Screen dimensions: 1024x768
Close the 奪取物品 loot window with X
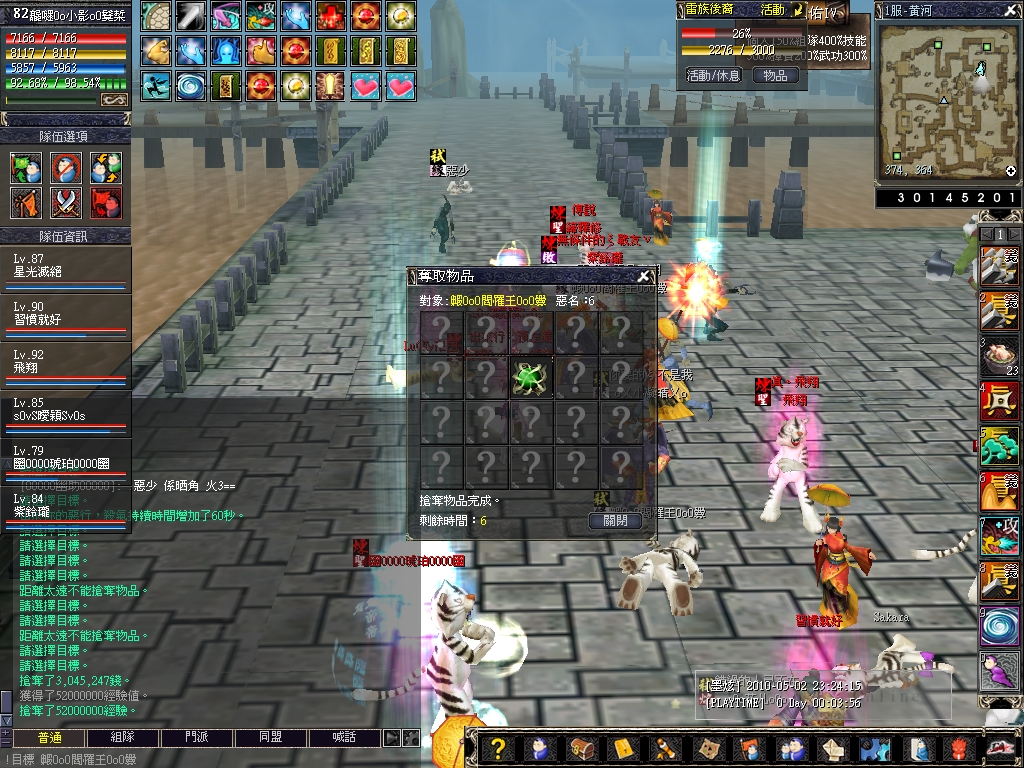tap(644, 277)
